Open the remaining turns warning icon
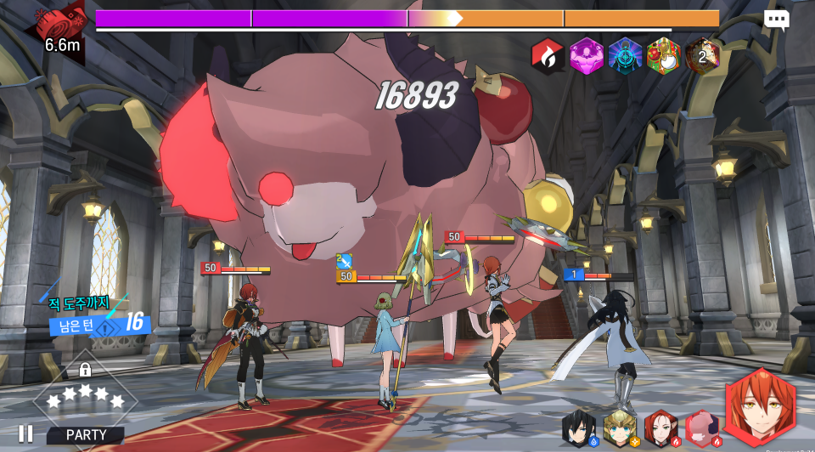 pyautogui.click(x=105, y=328)
